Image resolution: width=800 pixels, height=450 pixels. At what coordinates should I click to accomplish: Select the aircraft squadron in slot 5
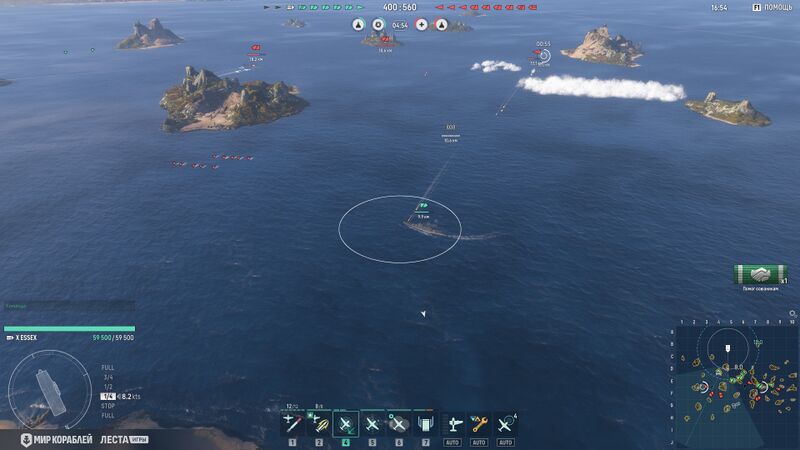(372, 424)
